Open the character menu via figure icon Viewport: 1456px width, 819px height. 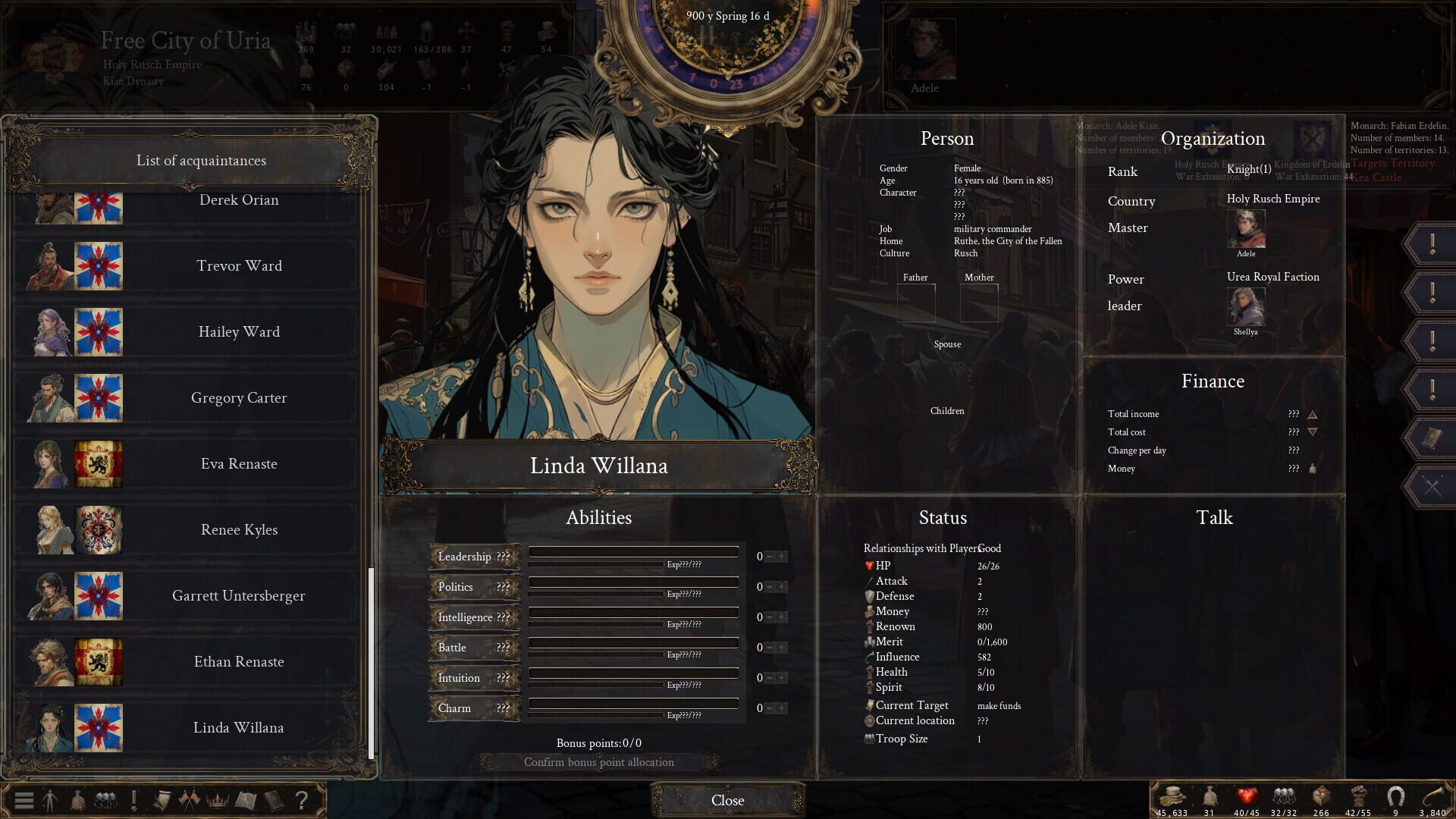click(50, 799)
